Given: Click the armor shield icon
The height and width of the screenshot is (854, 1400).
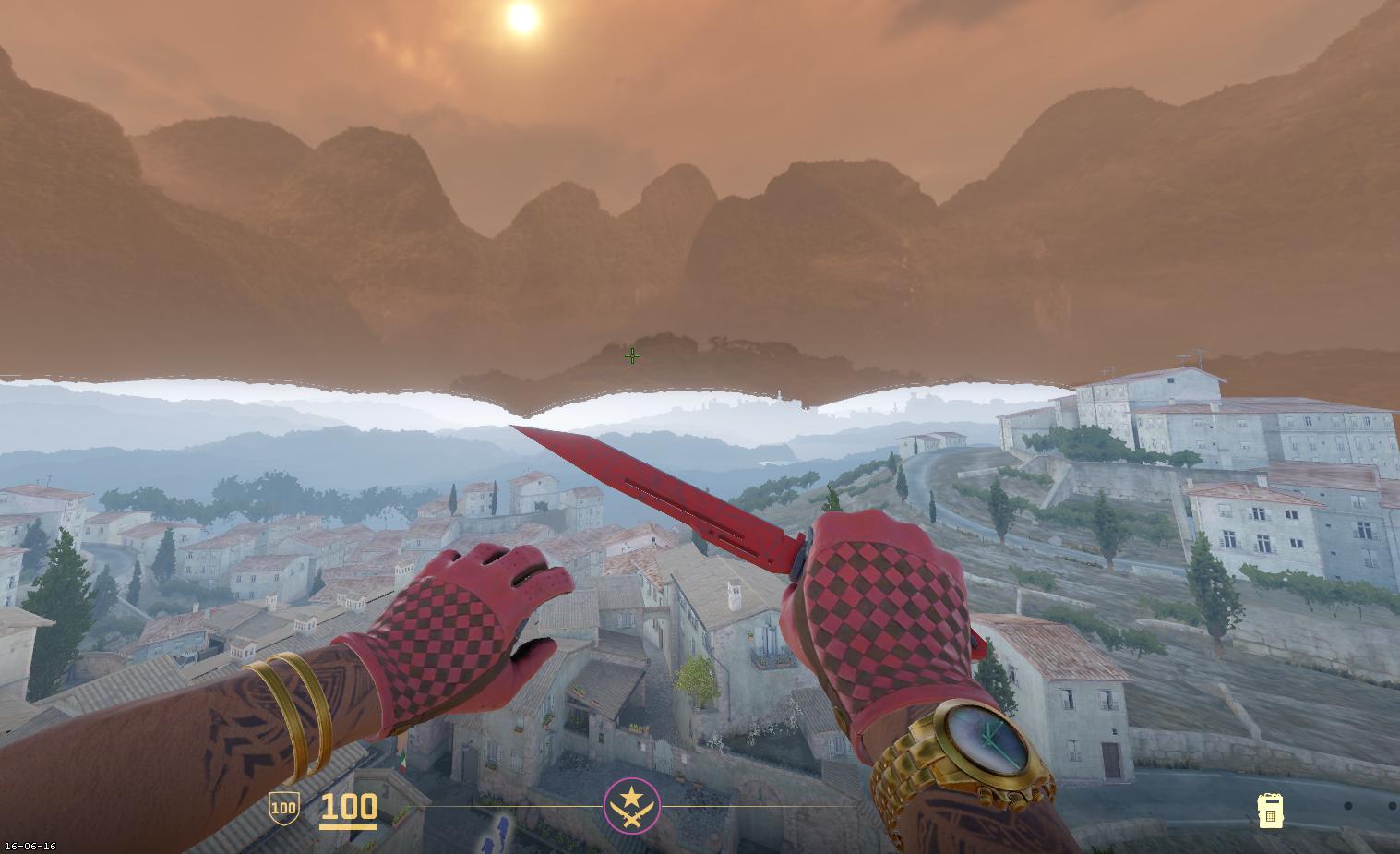Looking at the screenshot, I should [x=283, y=809].
